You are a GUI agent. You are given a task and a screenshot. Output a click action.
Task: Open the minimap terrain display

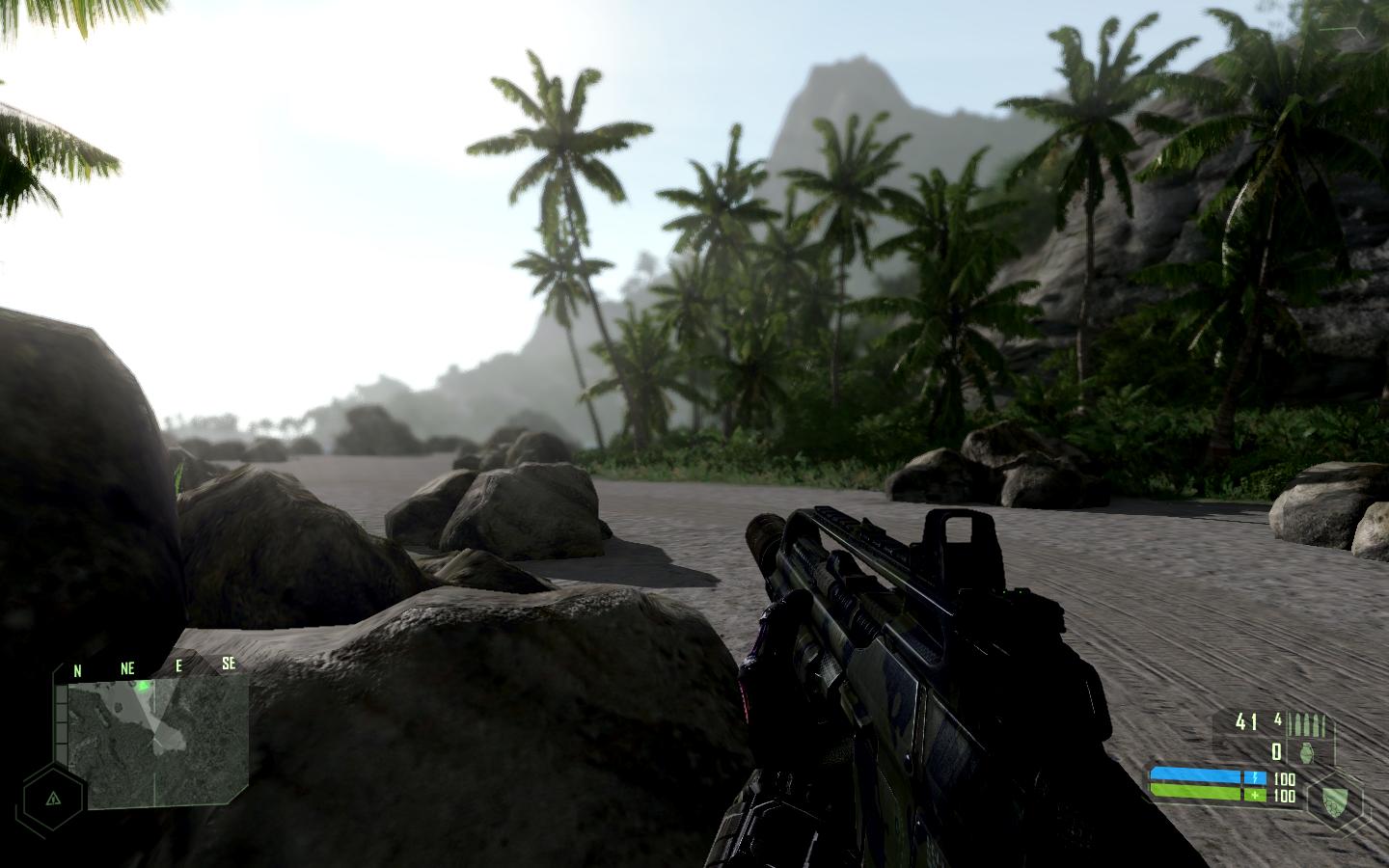[159, 741]
